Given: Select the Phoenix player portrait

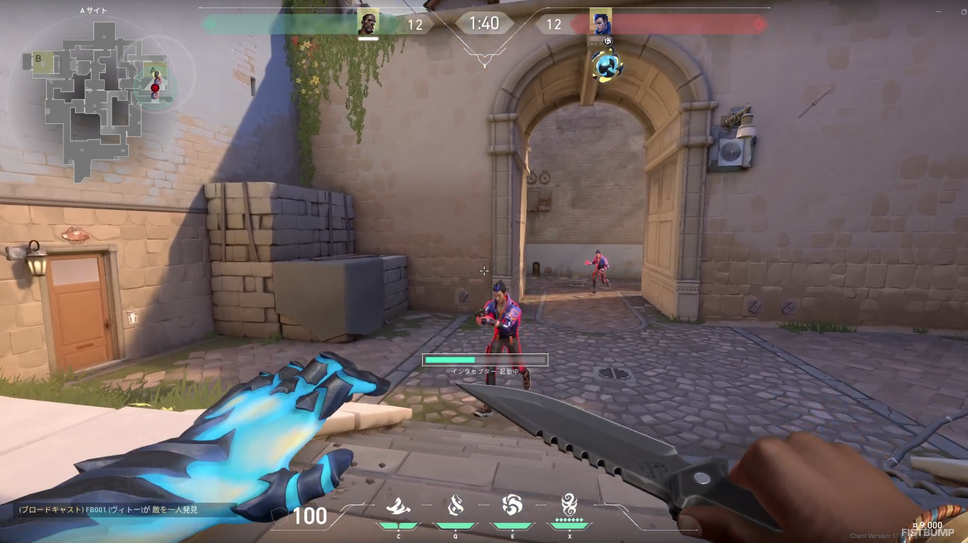Looking at the screenshot, I should pos(368,23).
